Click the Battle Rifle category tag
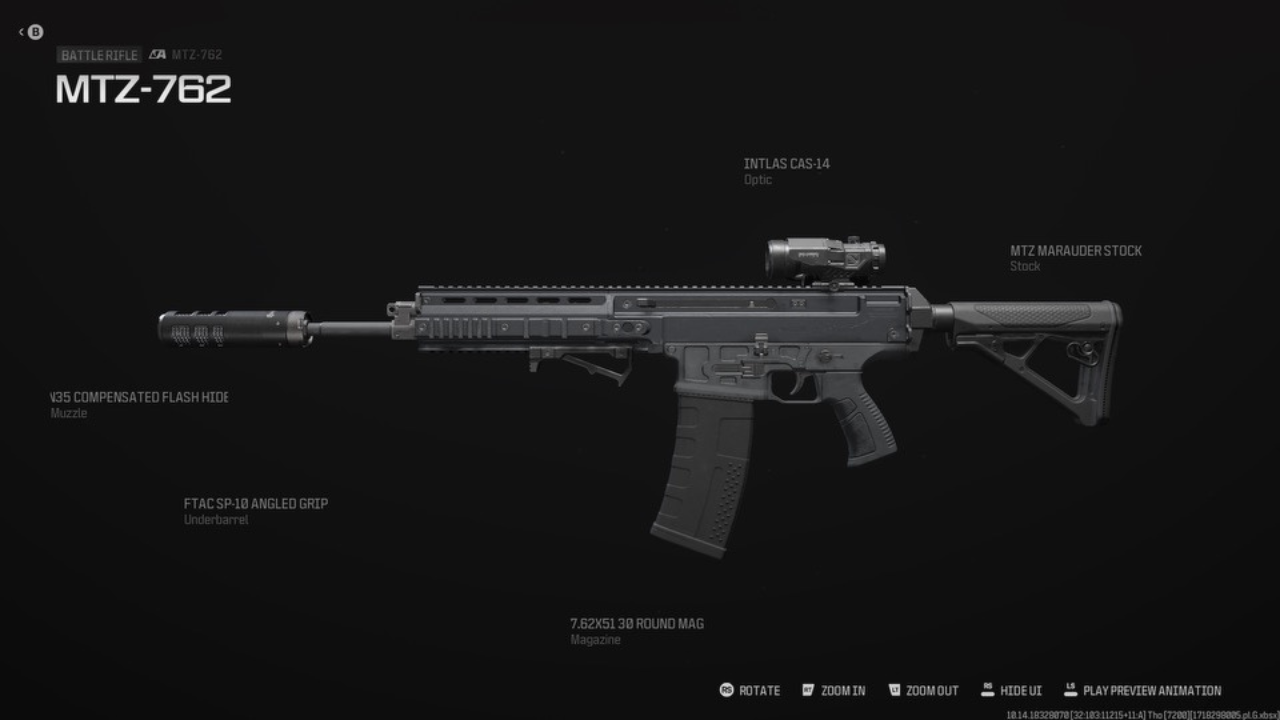Screen dimensions: 1280x720 [99, 55]
